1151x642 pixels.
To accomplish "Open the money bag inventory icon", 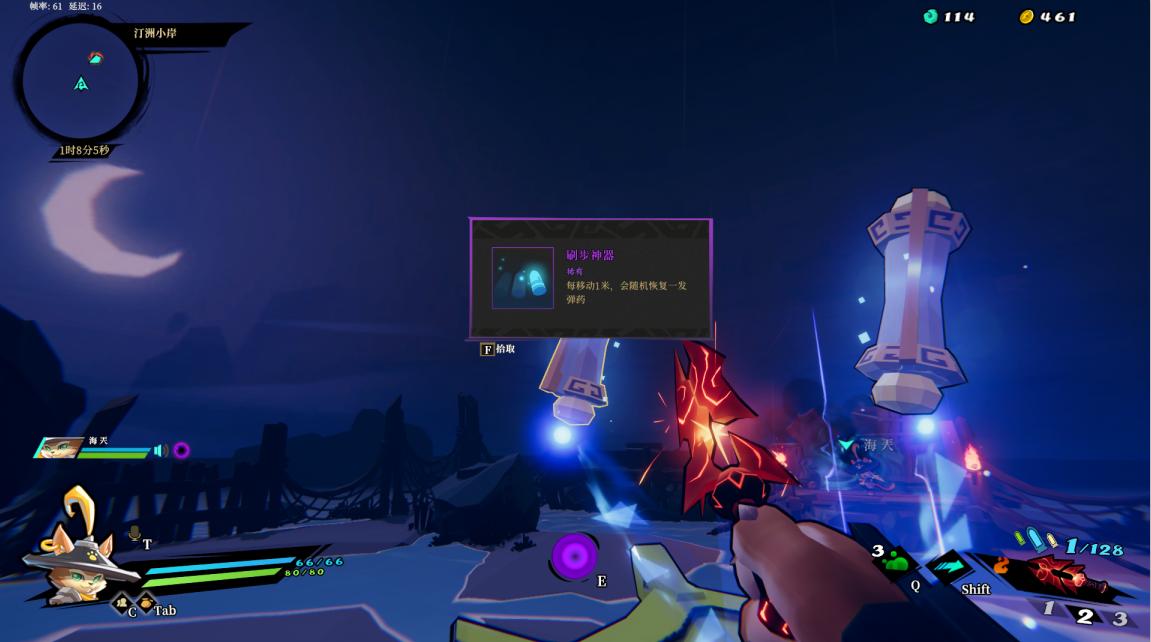I will 145,601.
